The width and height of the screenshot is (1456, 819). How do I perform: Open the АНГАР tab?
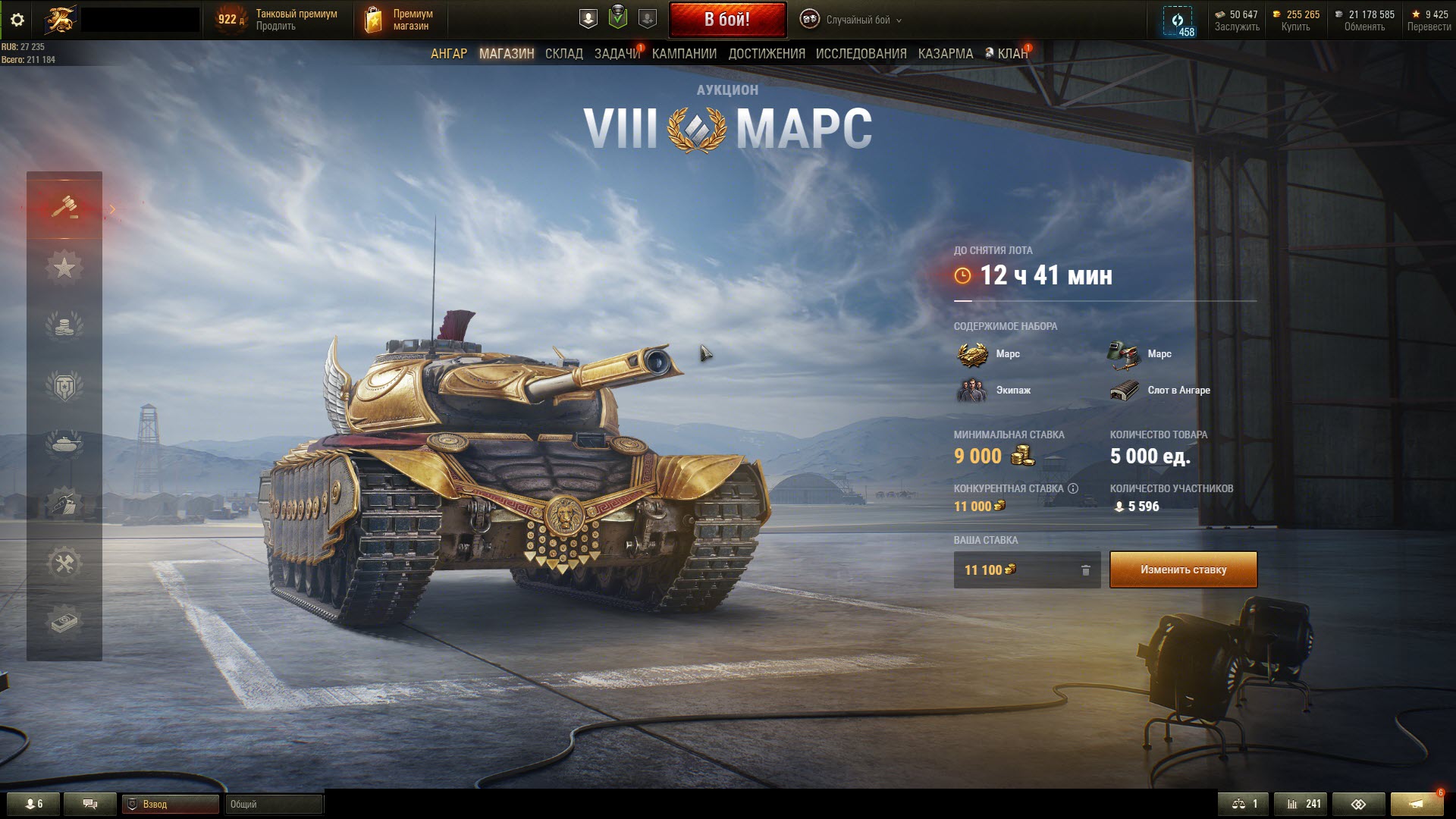click(x=449, y=54)
